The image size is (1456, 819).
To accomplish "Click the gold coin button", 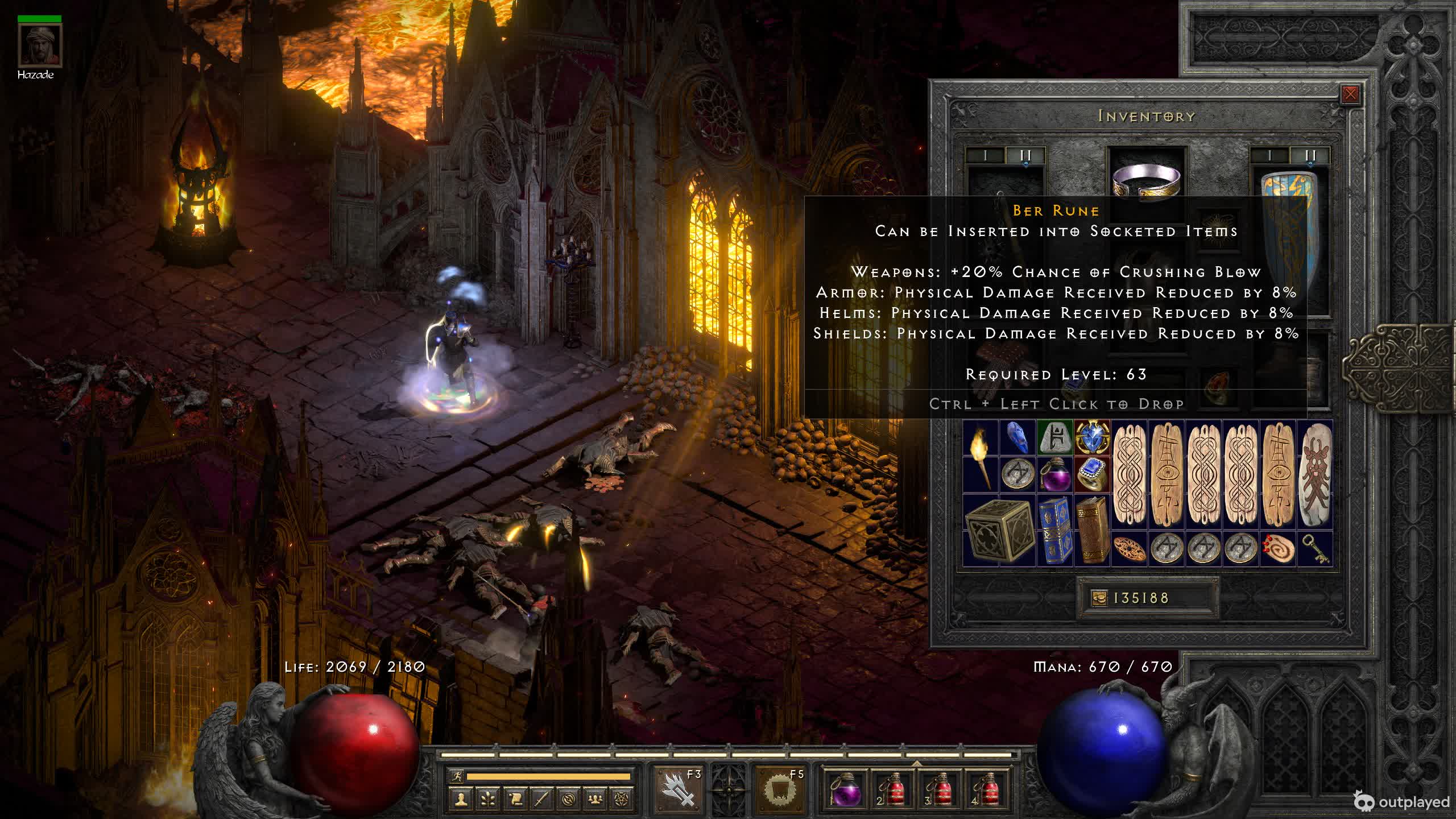I will pyautogui.click(x=1099, y=598).
